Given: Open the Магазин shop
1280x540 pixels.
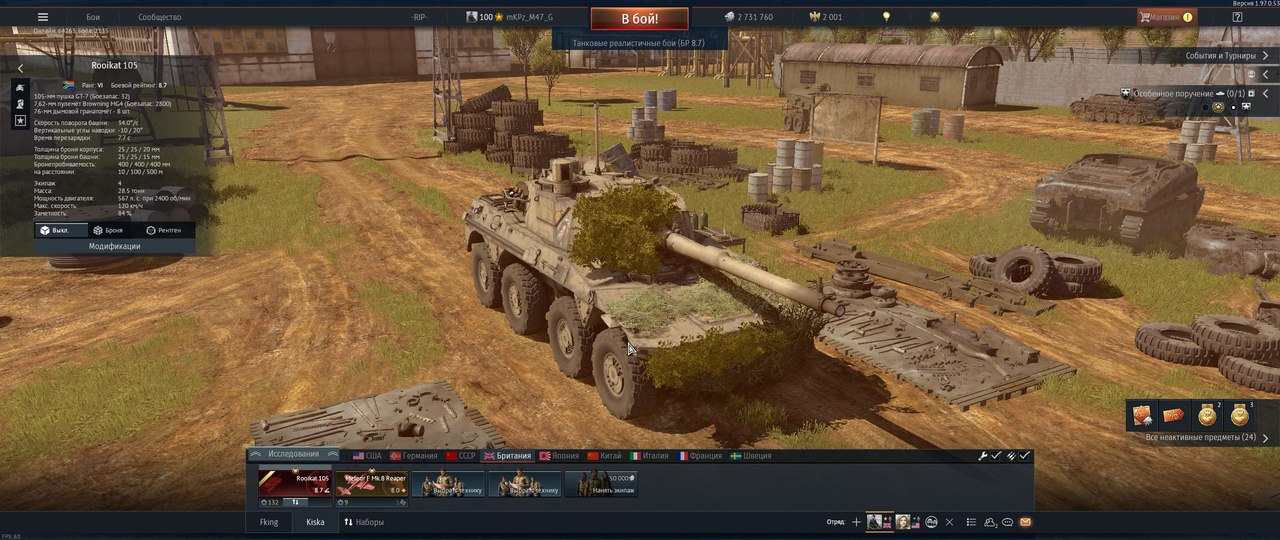Looking at the screenshot, I should (x=1164, y=17).
